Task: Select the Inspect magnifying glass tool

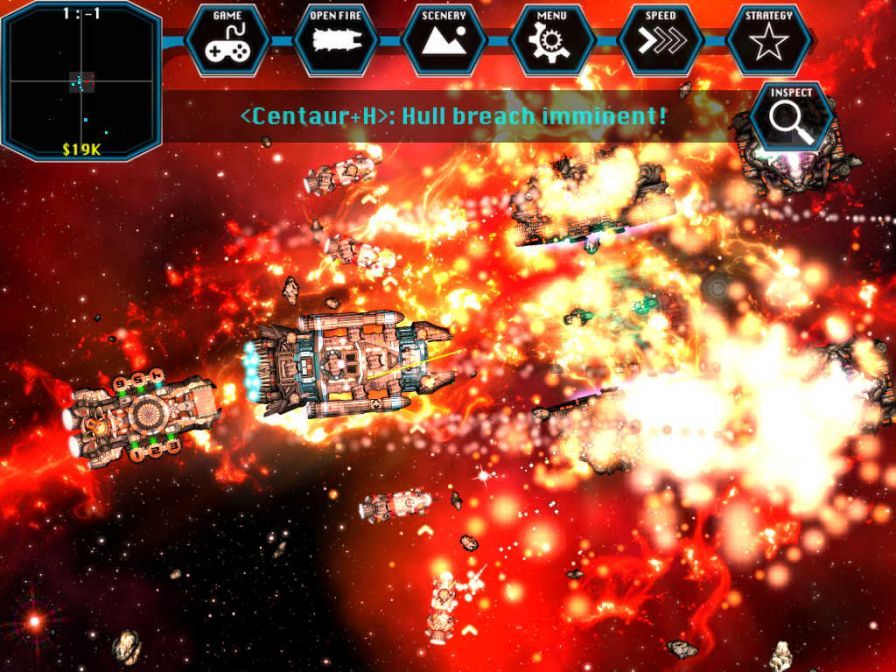Action: point(791,117)
